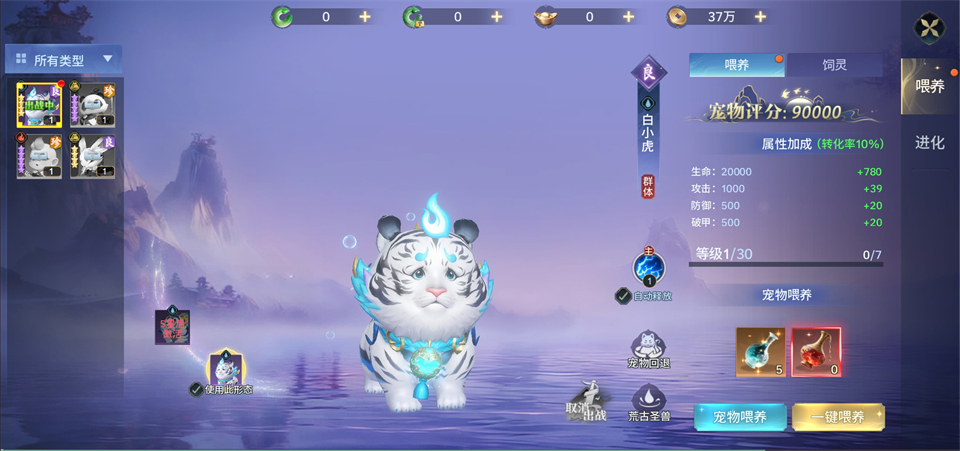Image resolution: width=960 pixels, height=451 pixels.
Task: Toggle the 使用此形态 form checkbox
Action: point(196,389)
